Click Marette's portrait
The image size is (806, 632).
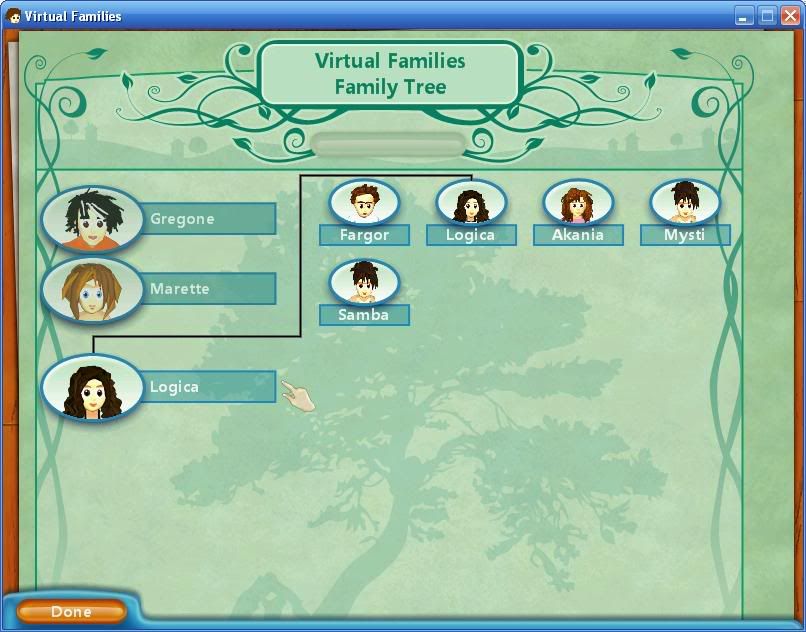[92, 290]
